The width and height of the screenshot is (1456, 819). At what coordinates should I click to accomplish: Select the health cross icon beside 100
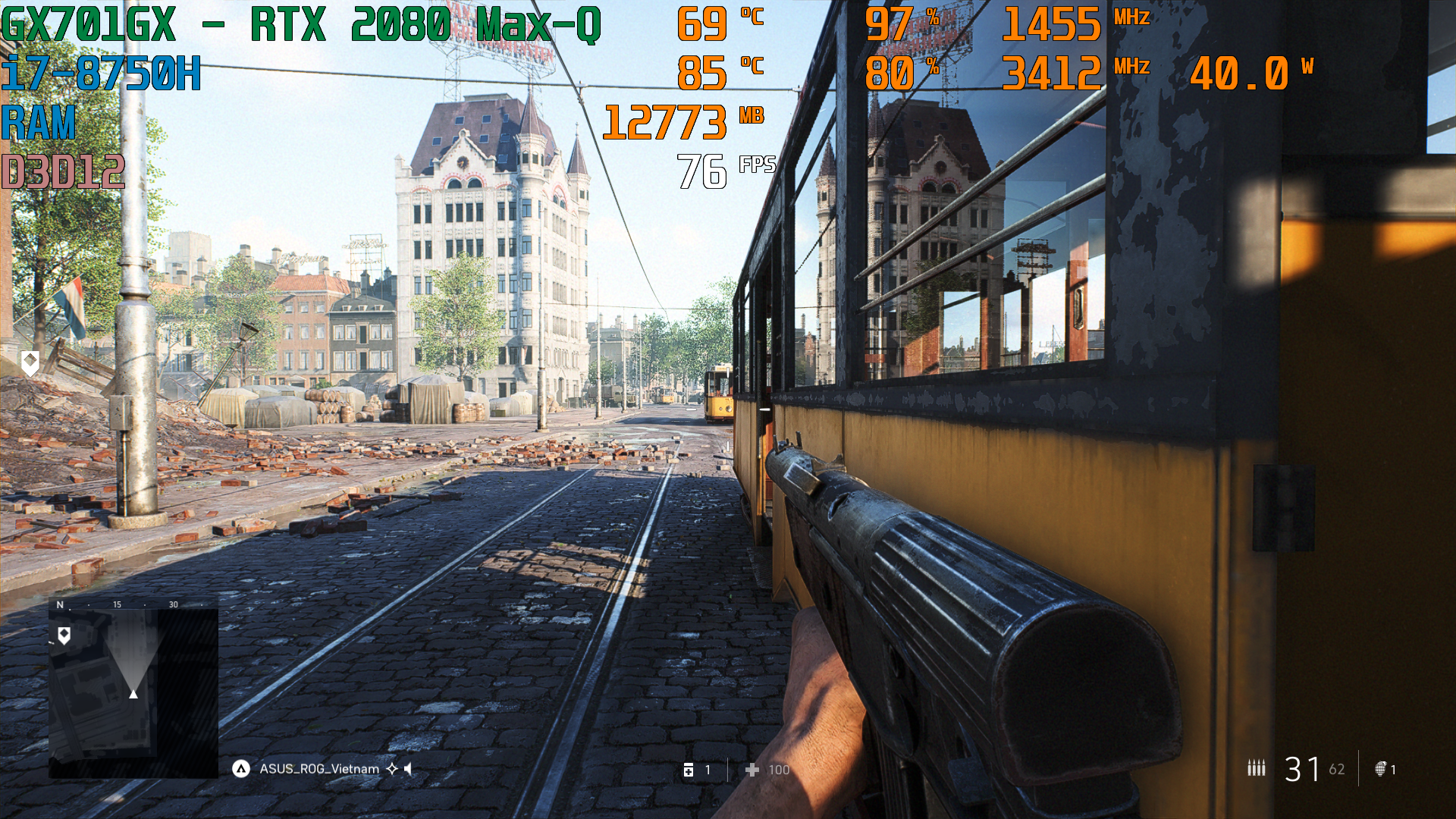pyautogui.click(x=752, y=770)
